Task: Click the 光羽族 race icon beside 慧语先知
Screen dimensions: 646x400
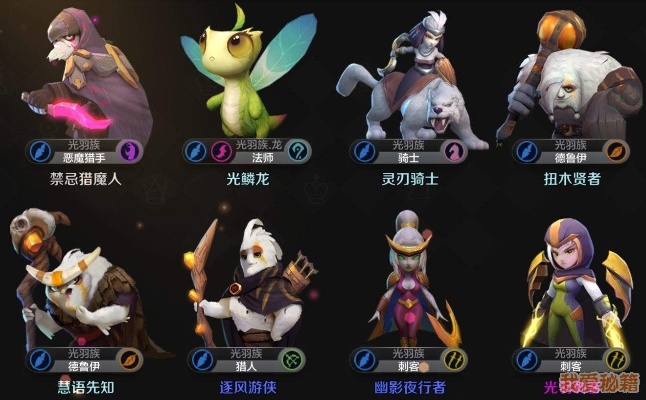Action: (39, 359)
